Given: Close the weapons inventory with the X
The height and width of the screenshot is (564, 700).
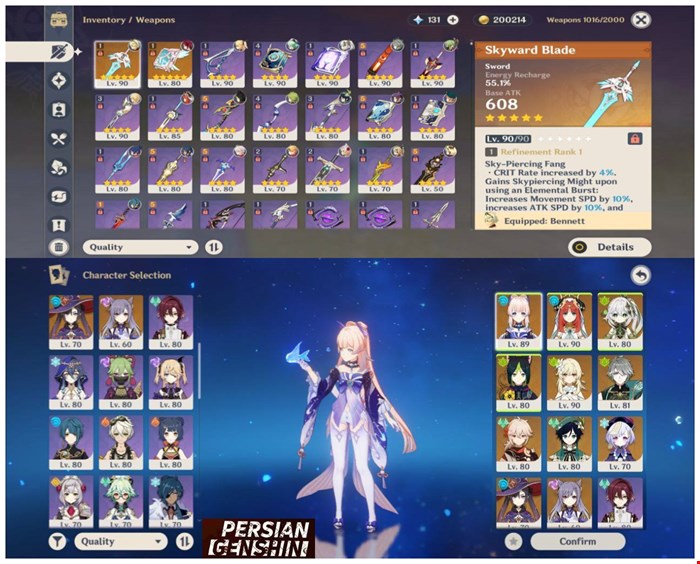Looking at the screenshot, I should tap(641, 19).
